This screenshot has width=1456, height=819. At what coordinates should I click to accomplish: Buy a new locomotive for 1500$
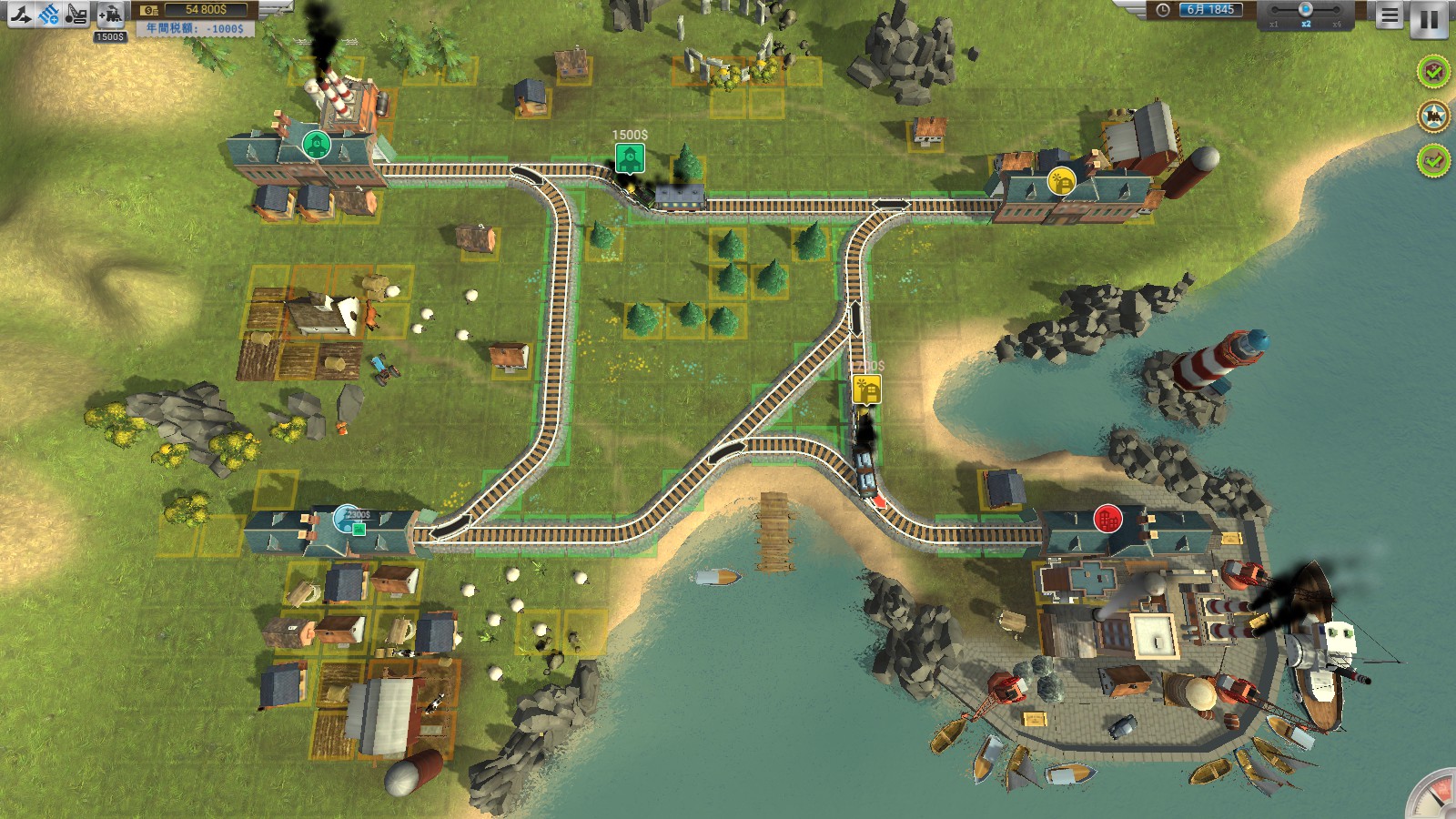110,15
